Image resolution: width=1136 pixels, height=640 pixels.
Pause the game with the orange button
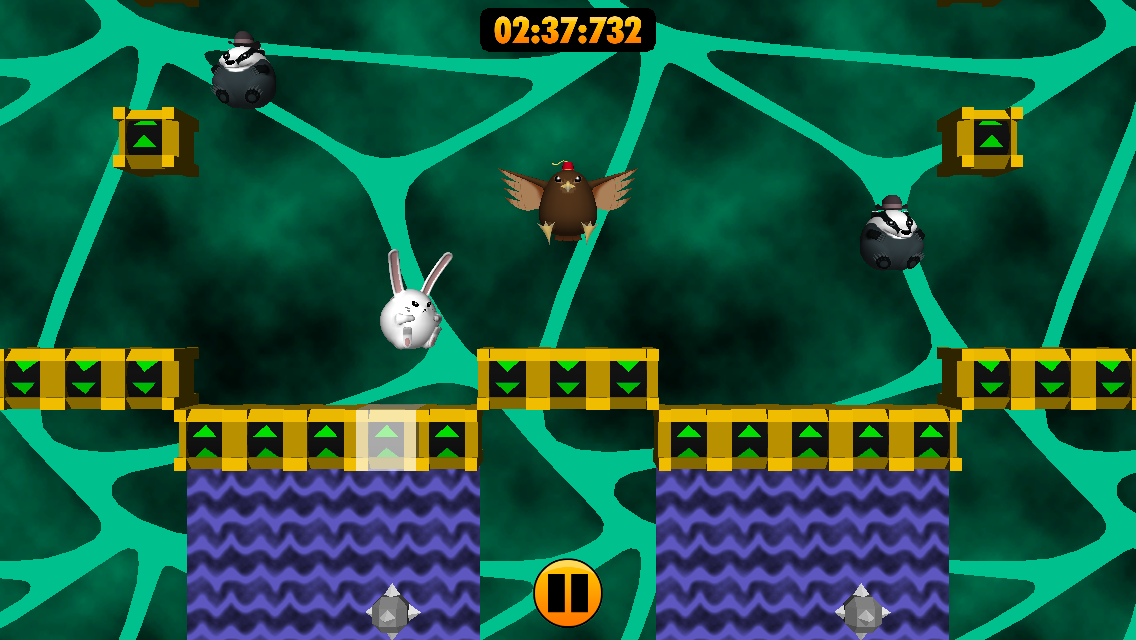tap(568, 593)
